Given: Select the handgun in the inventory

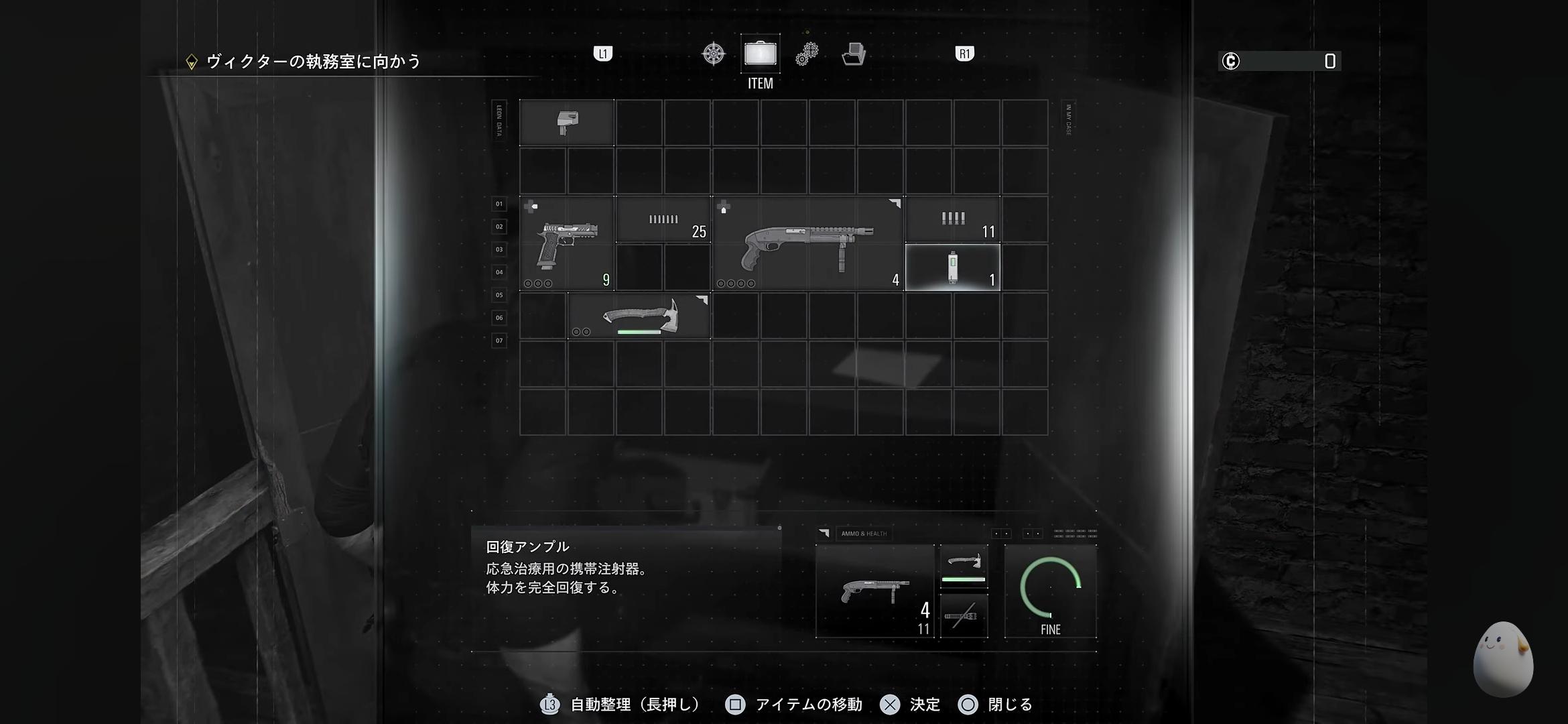Looking at the screenshot, I should click(x=567, y=244).
